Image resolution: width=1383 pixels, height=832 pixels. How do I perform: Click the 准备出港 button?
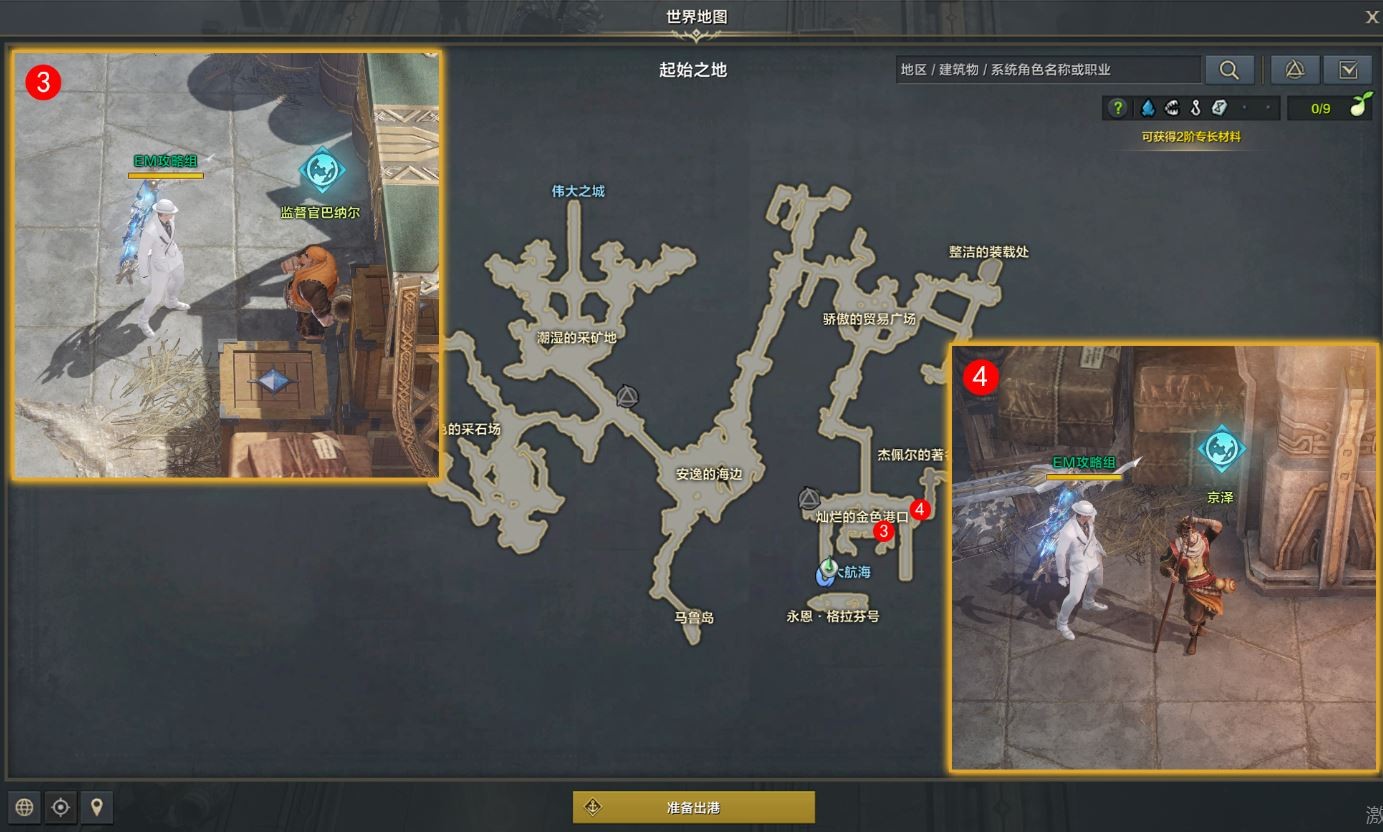click(x=693, y=807)
